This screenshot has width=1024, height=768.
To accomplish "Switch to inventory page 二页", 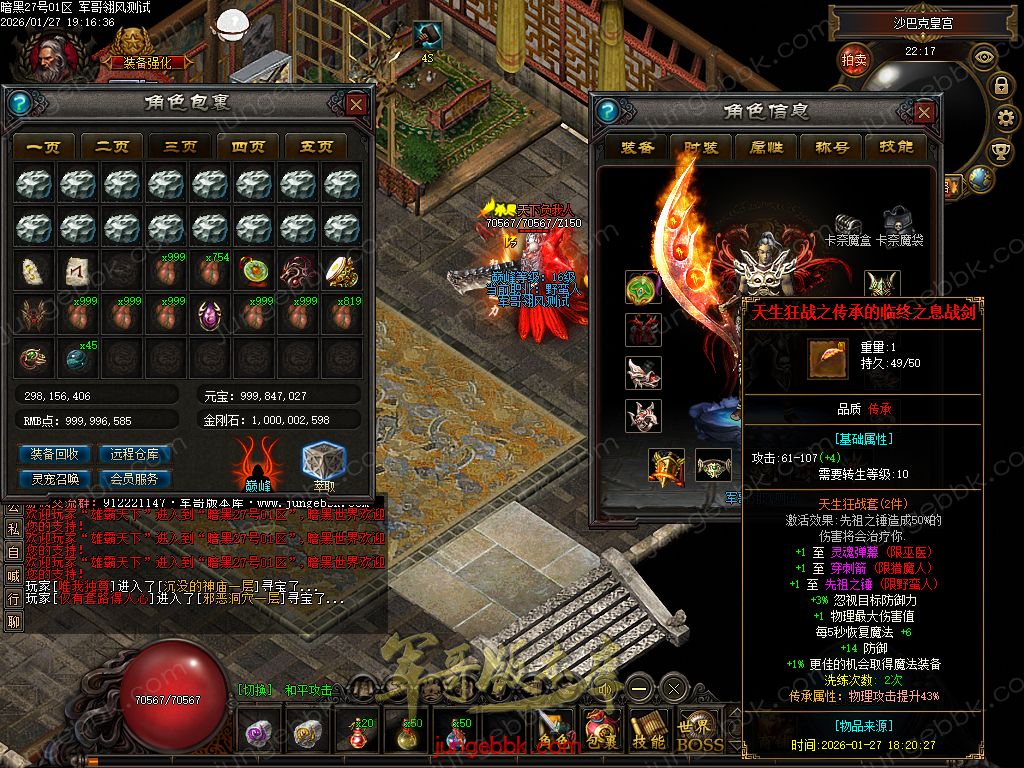I will pyautogui.click(x=112, y=146).
